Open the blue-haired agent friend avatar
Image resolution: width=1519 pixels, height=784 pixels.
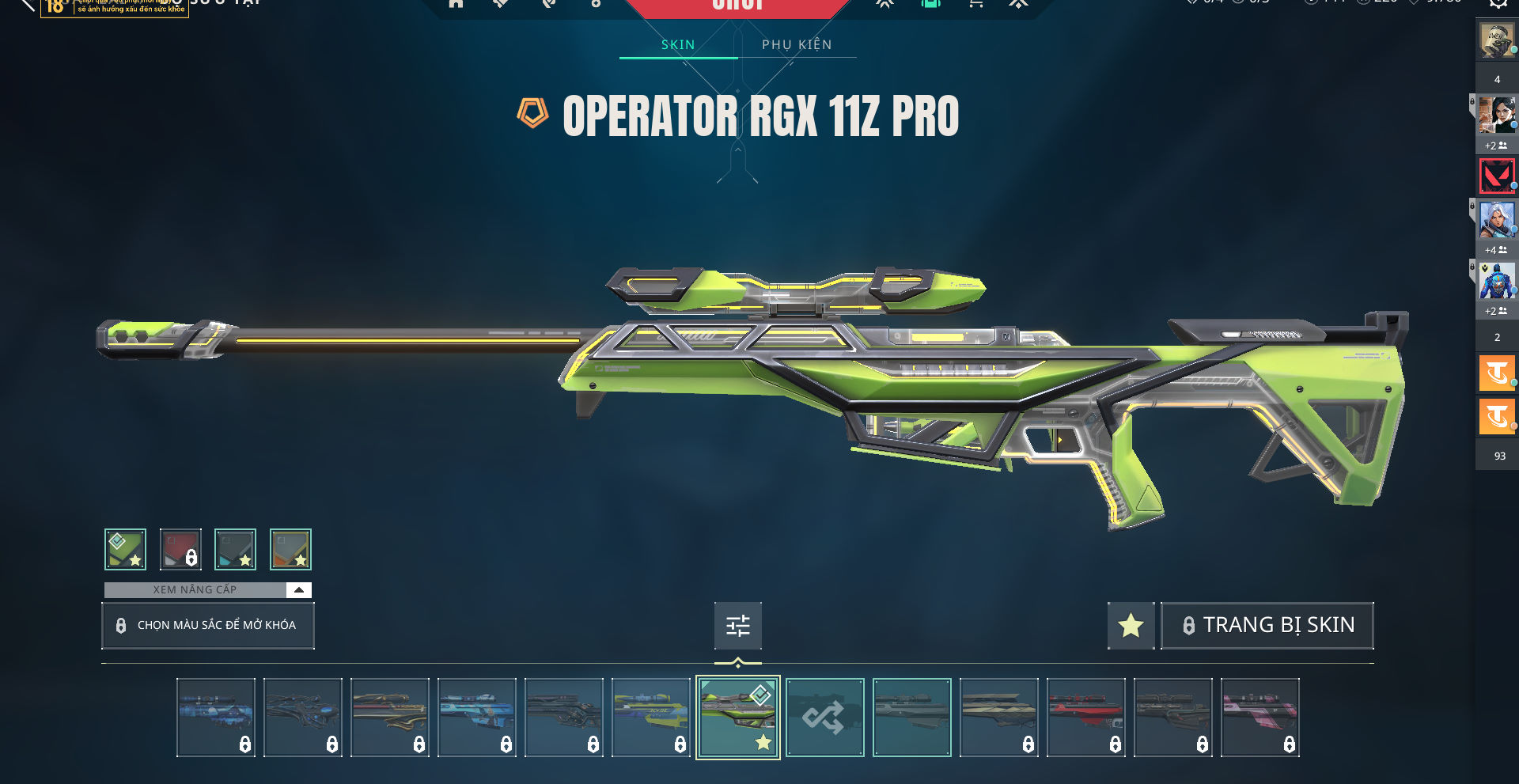[1497, 220]
